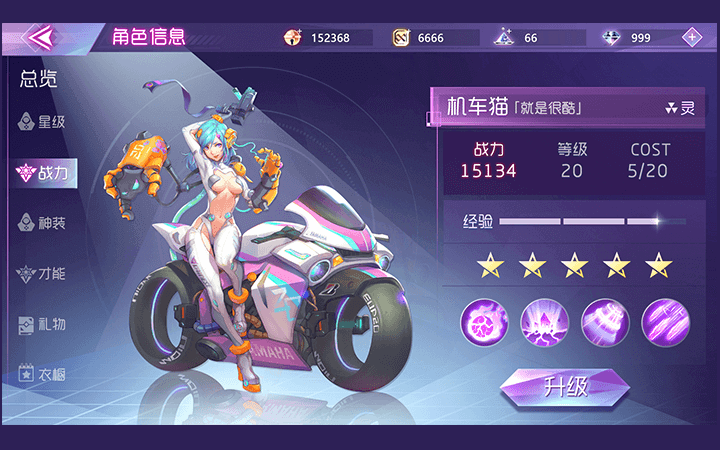This screenshot has width=720, height=450.
Task: Choose the purple crystal burst skill icon
Action: 545,322
